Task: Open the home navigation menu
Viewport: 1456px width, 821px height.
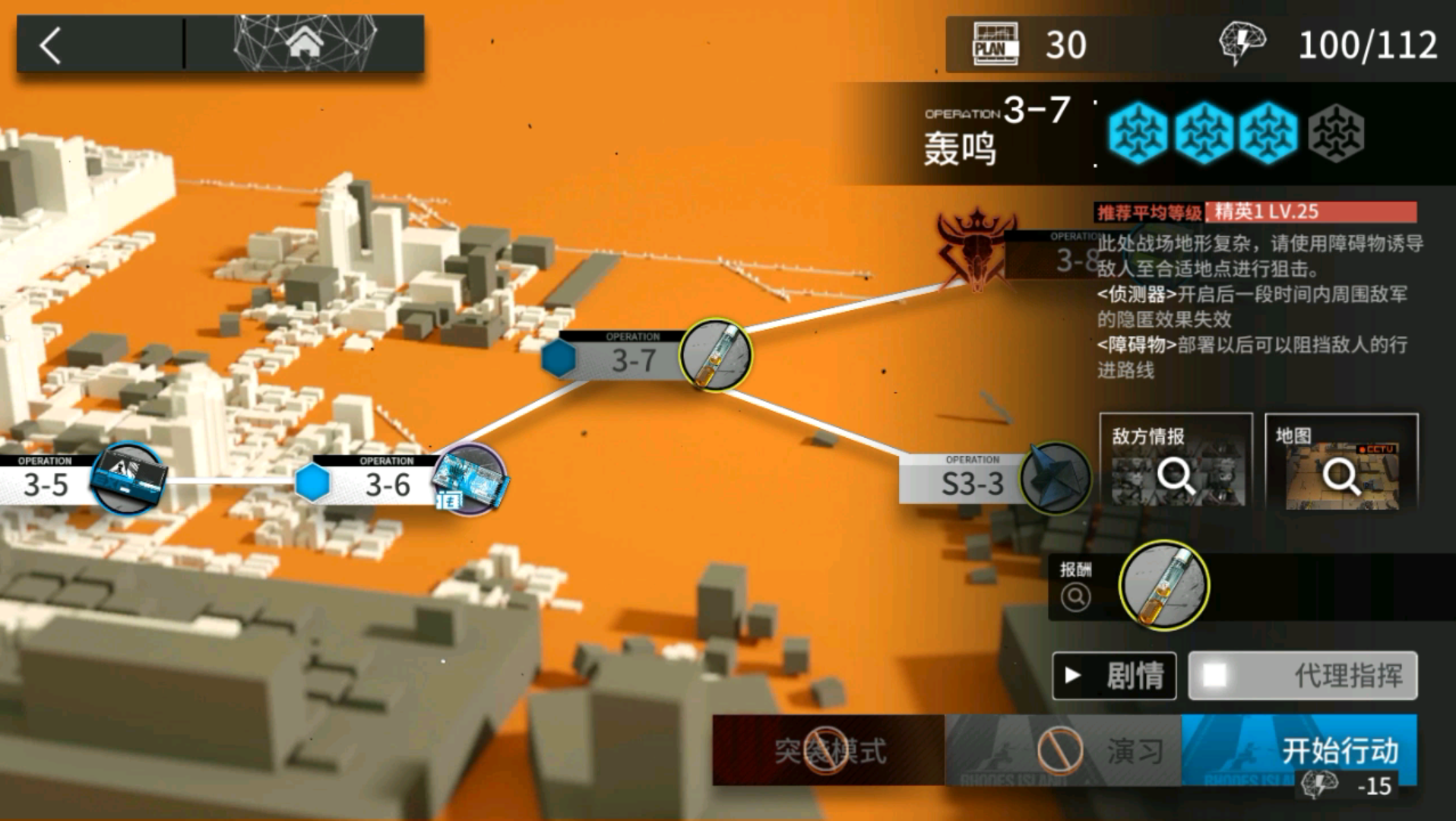Action: pos(304,44)
